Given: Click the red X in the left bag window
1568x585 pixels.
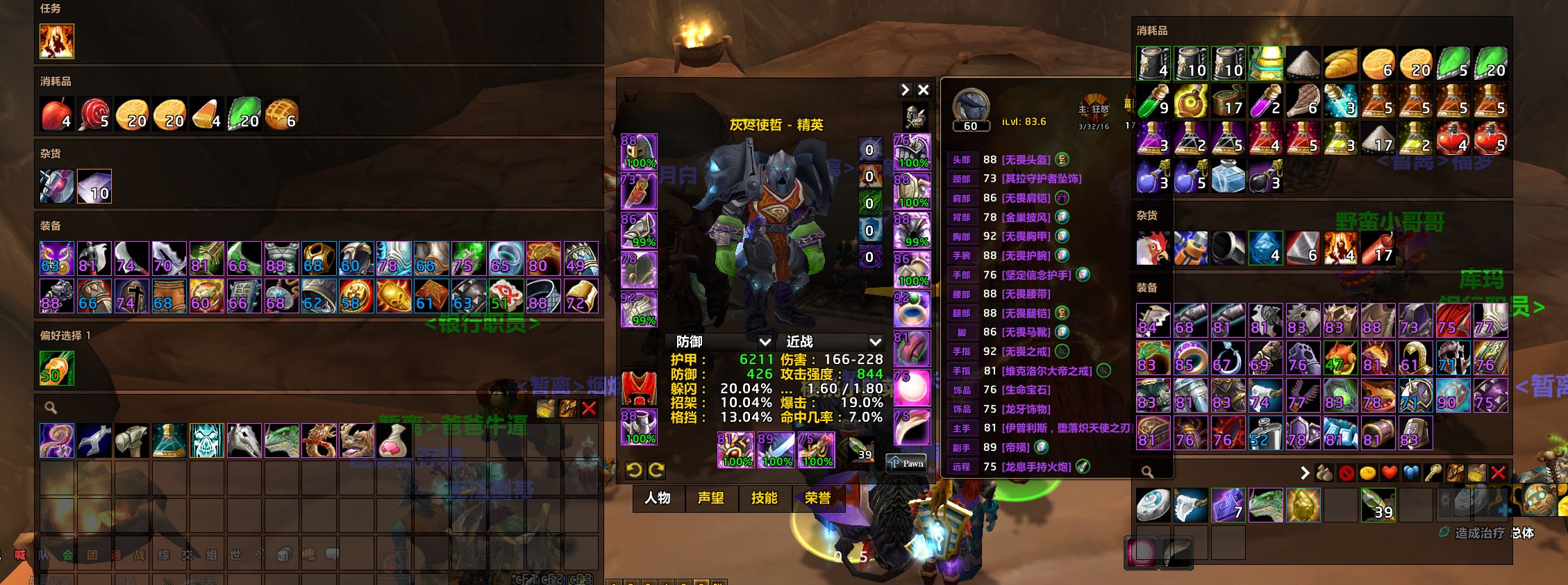Looking at the screenshot, I should pos(589,409).
